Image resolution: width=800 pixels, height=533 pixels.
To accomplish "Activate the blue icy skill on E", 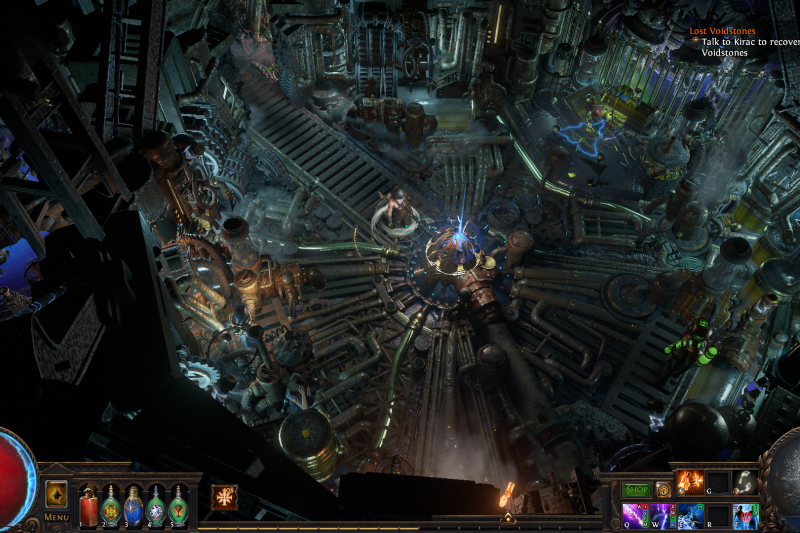I will 690,516.
